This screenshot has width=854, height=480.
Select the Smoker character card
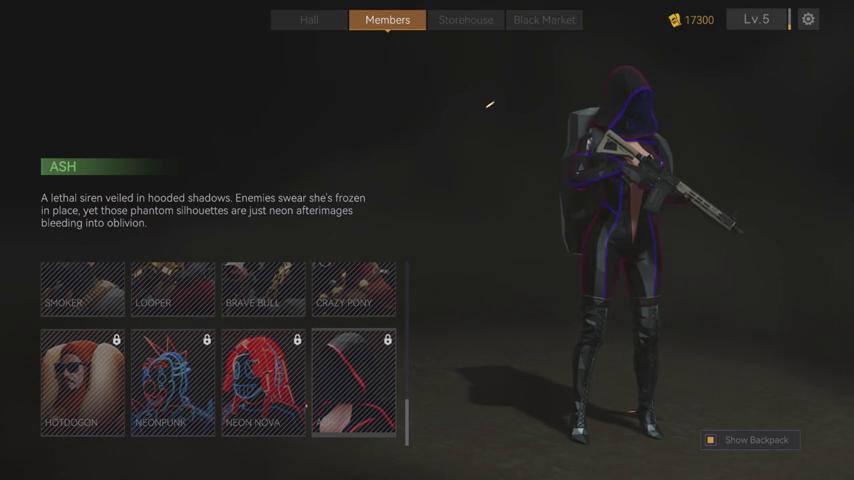[83, 289]
